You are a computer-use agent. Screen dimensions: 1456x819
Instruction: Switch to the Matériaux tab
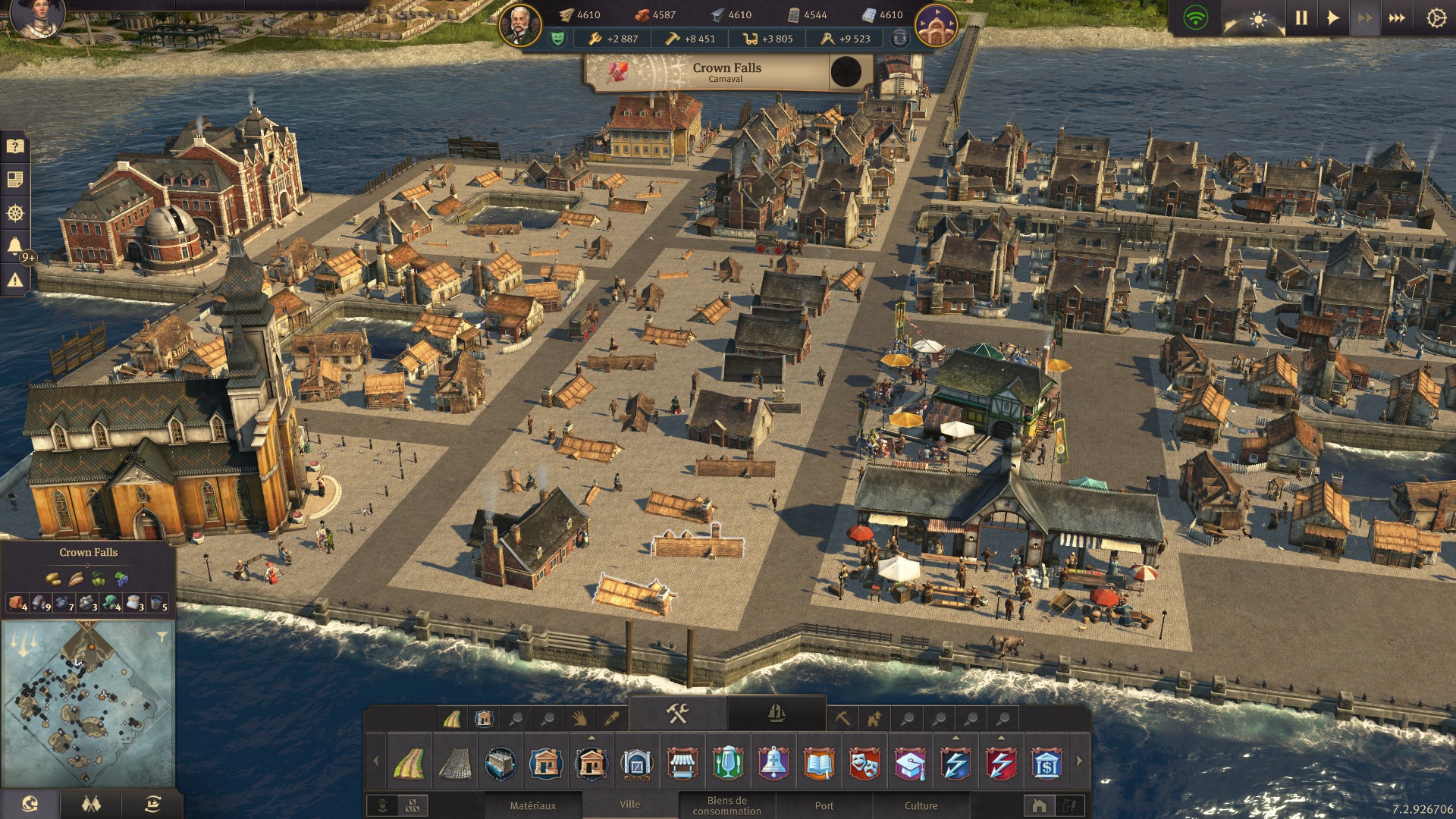coord(532,805)
